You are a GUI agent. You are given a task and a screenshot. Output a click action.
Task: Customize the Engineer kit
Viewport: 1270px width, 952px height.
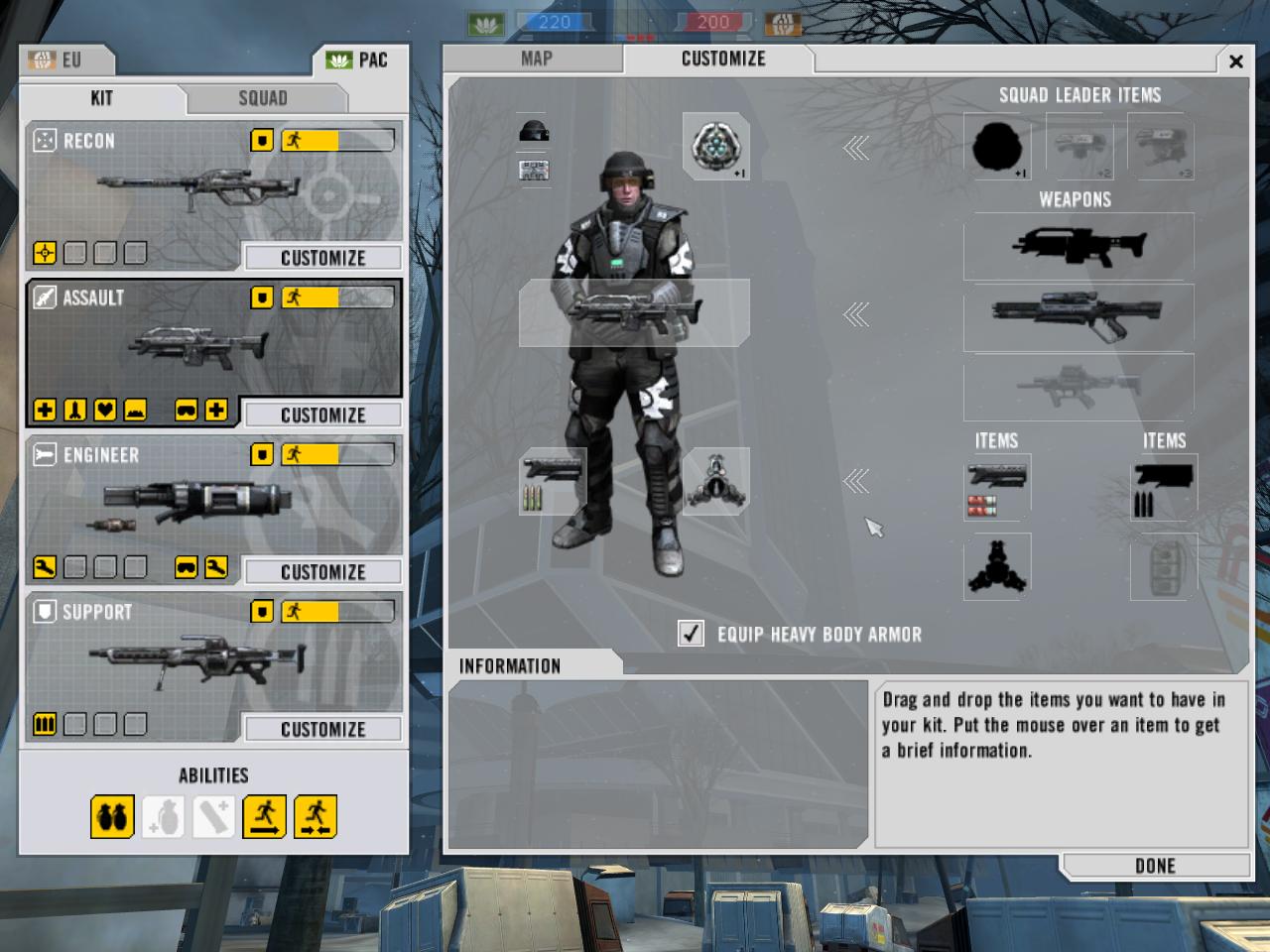pyautogui.click(x=322, y=572)
